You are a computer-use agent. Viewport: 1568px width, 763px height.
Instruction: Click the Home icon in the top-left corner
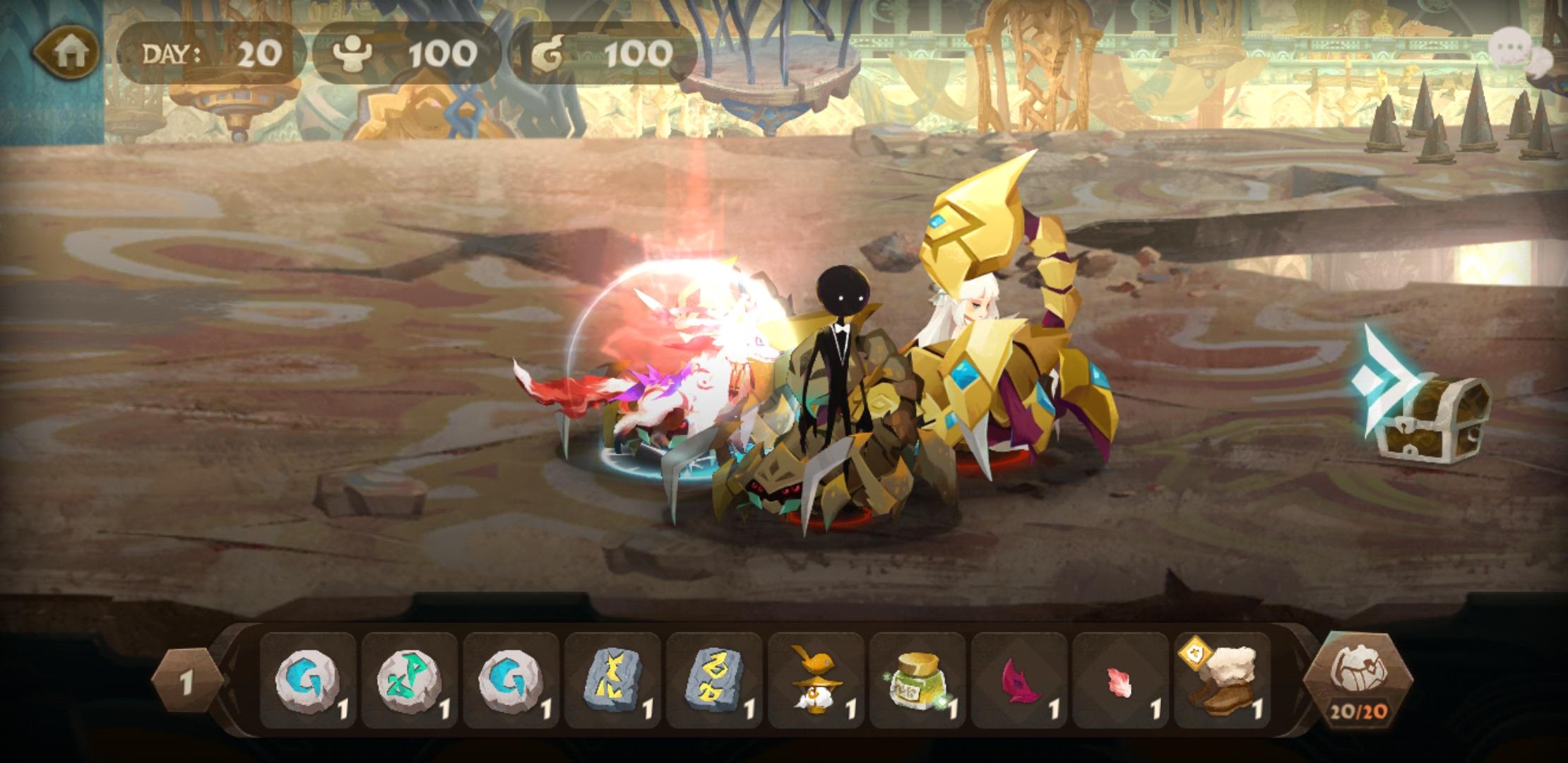(68, 51)
